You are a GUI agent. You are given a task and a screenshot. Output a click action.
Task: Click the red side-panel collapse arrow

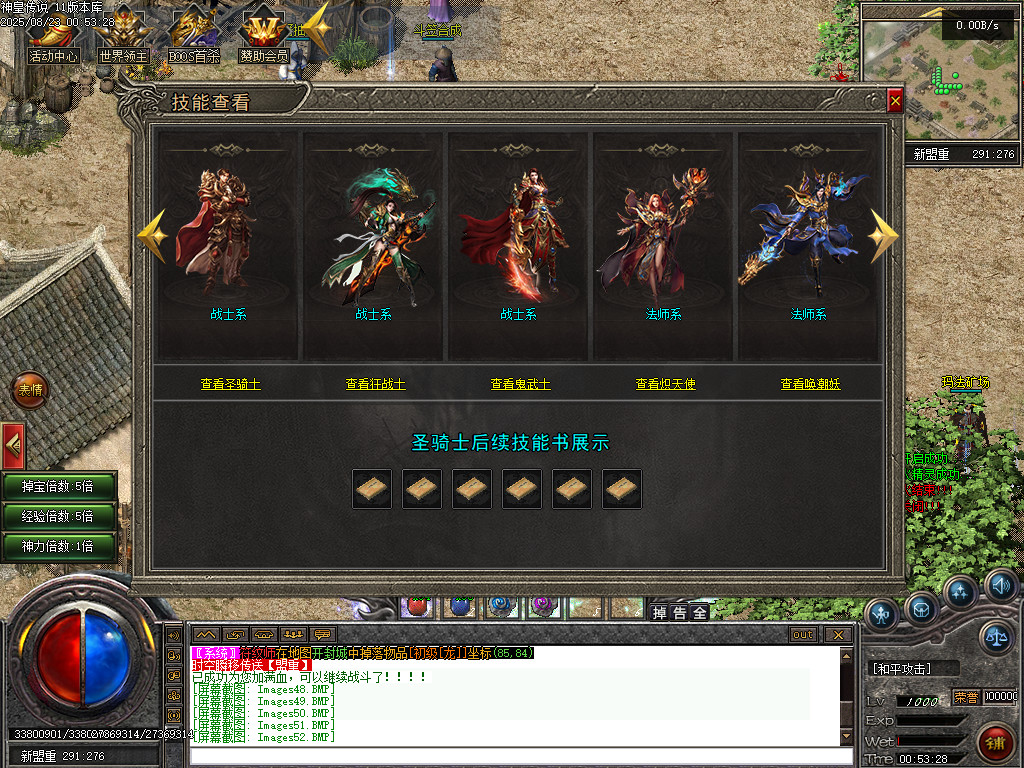tap(12, 441)
